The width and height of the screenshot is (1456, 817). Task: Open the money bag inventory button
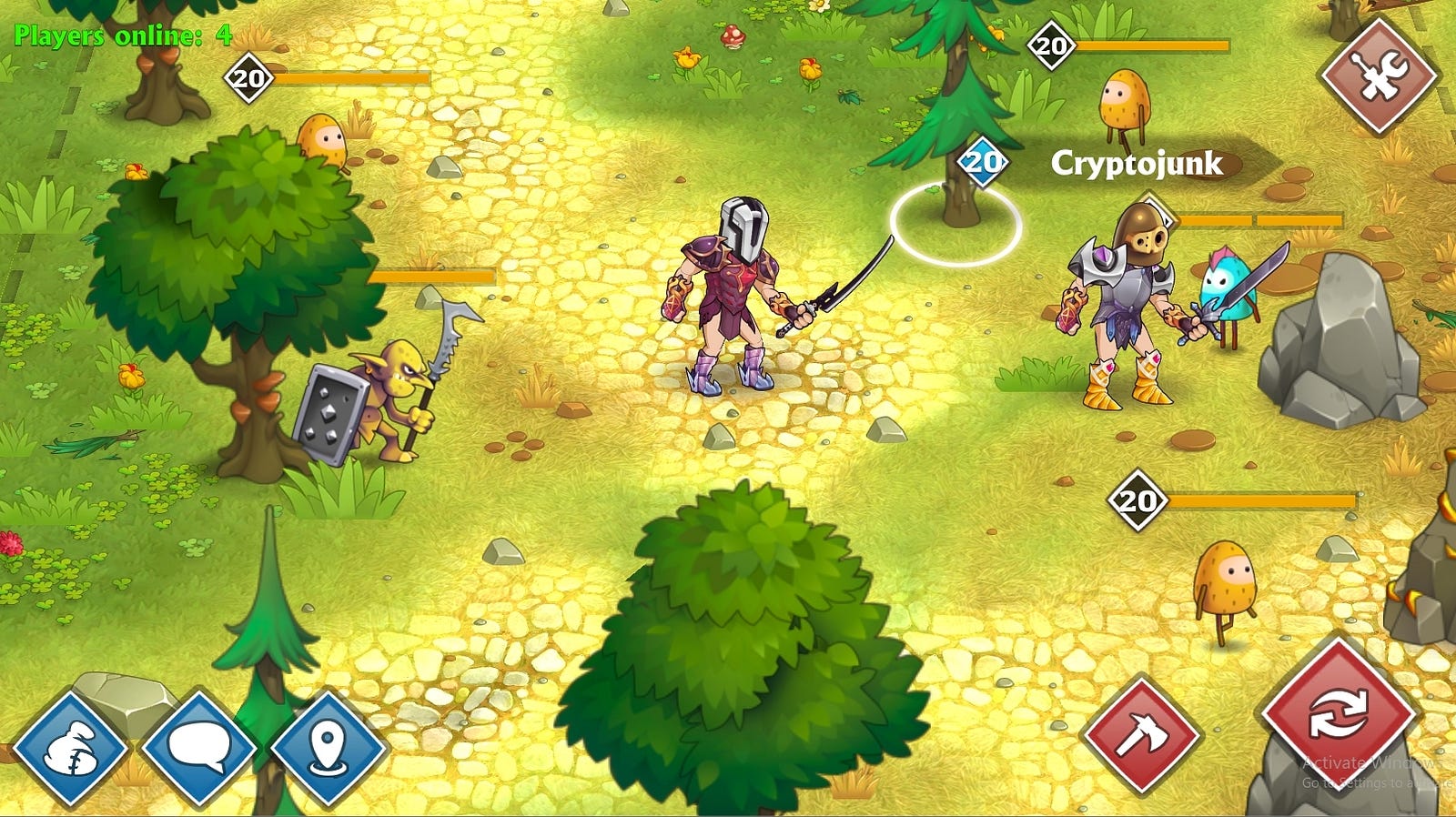pos(70,749)
